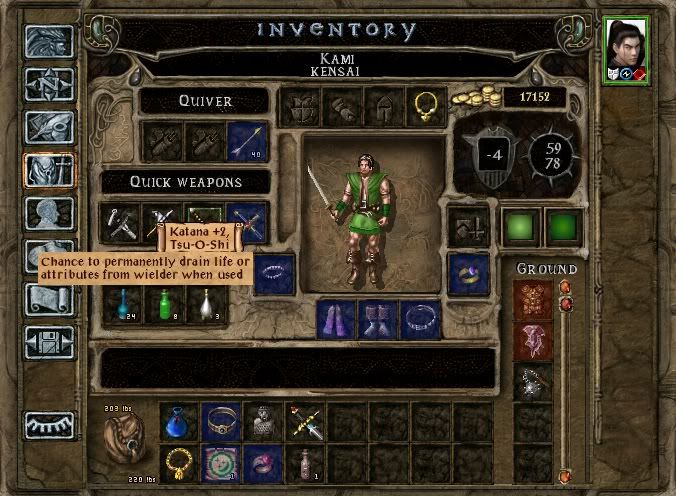Open the save and load disk icon
The height and width of the screenshot is (496, 676).
coord(49,344)
